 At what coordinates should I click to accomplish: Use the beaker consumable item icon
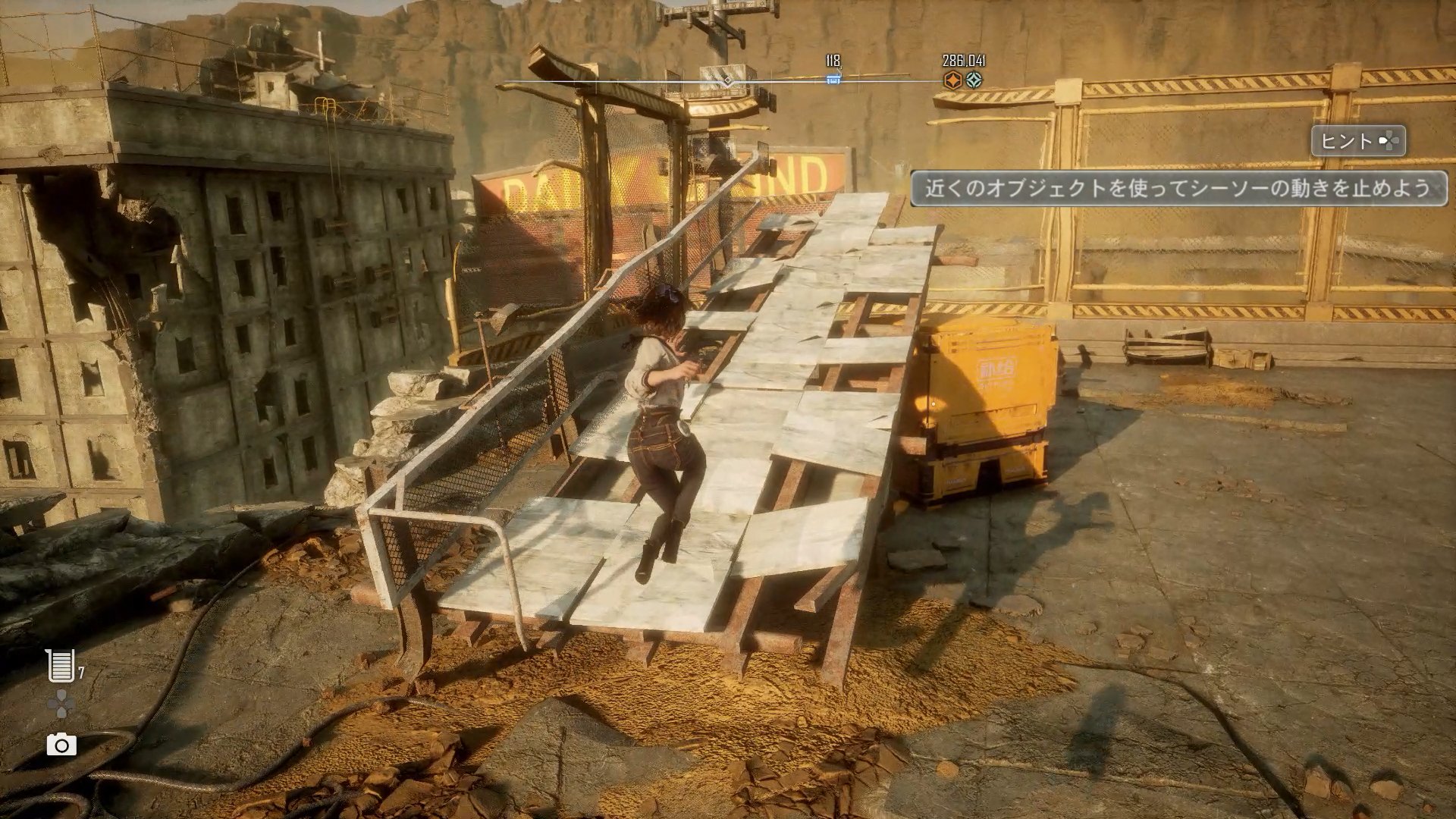[x=61, y=665]
